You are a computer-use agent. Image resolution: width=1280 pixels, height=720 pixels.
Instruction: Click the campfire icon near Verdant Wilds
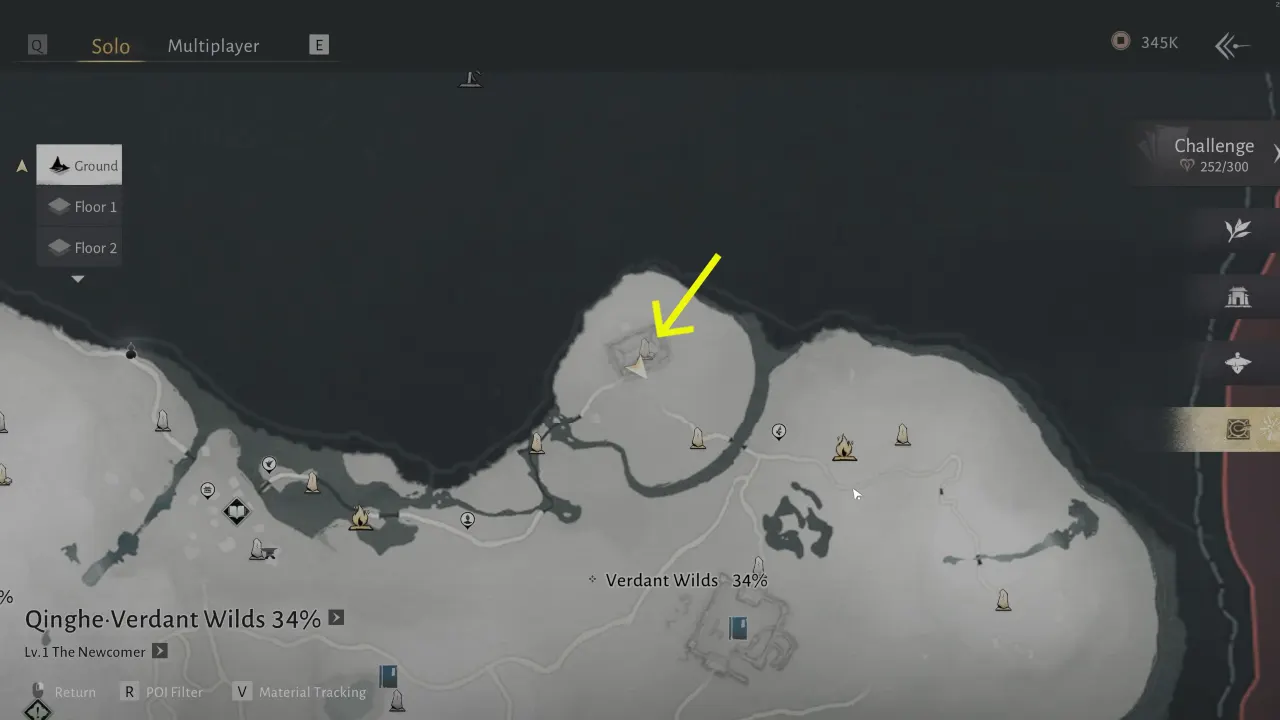(845, 448)
